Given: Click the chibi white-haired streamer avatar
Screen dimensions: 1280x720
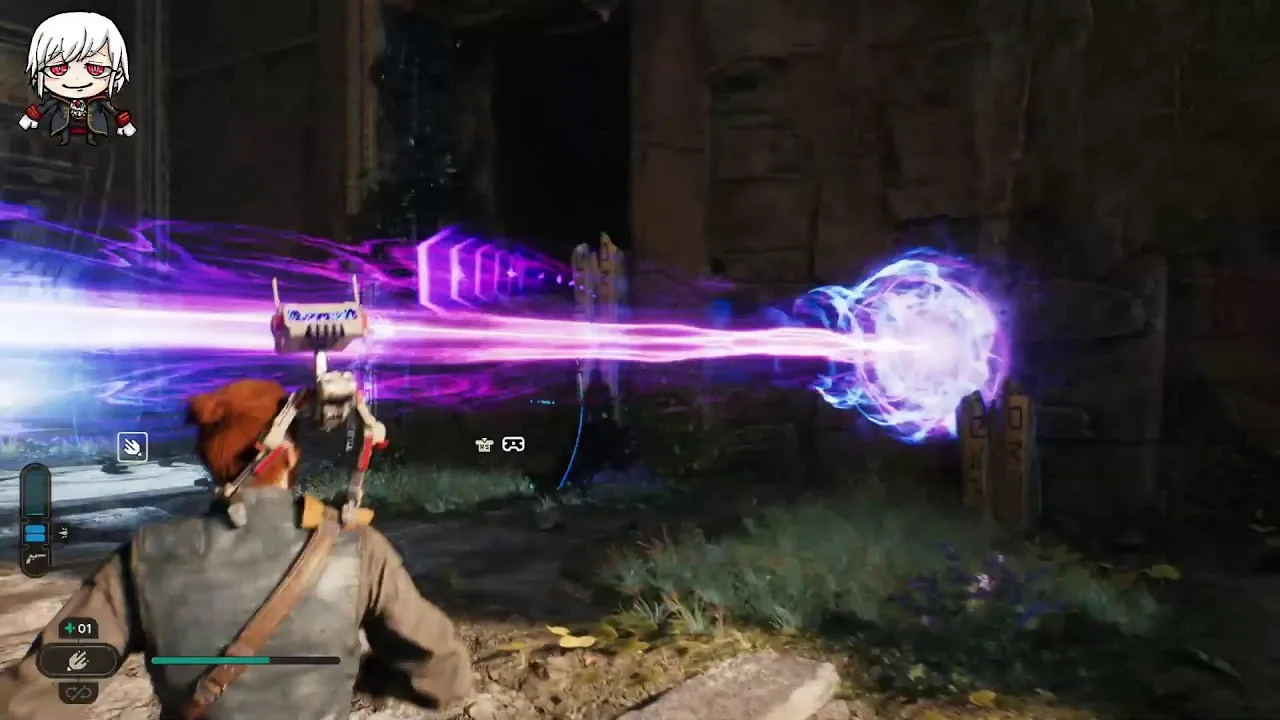Looking at the screenshot, I should 77,80.
